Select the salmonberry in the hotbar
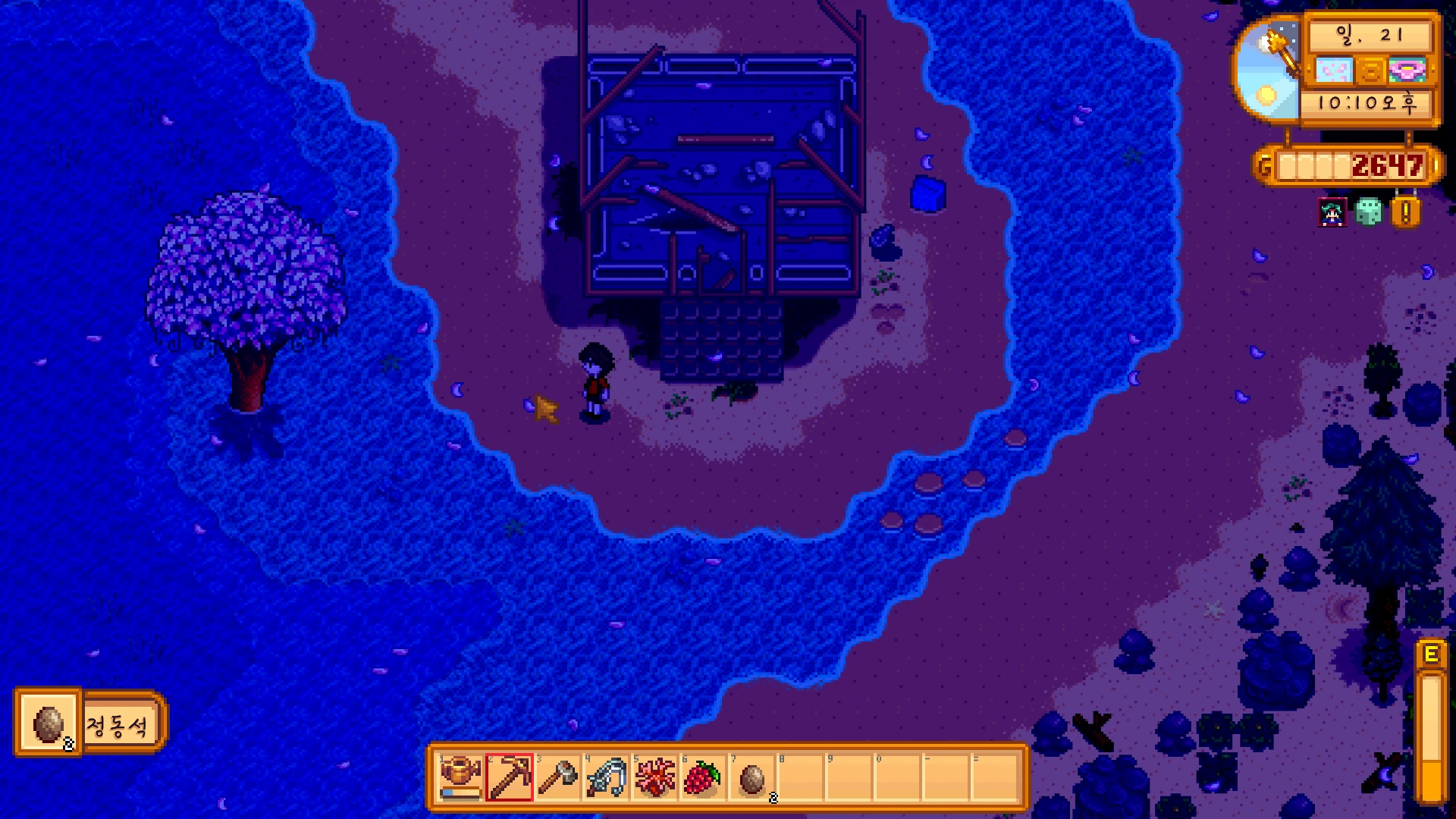 tap(703, 777)
